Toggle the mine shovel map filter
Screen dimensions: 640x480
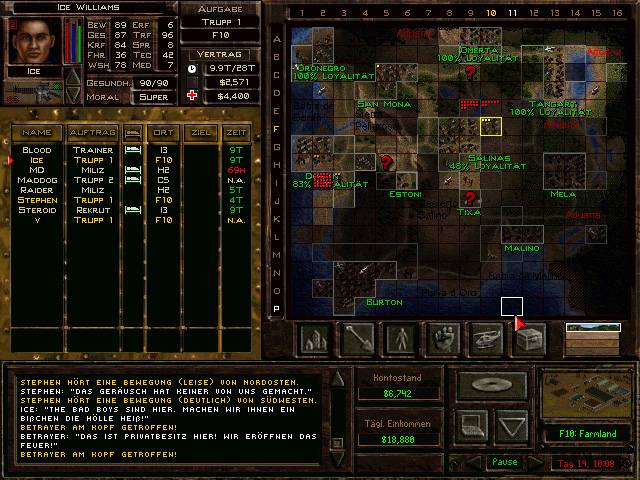[357, 339]
